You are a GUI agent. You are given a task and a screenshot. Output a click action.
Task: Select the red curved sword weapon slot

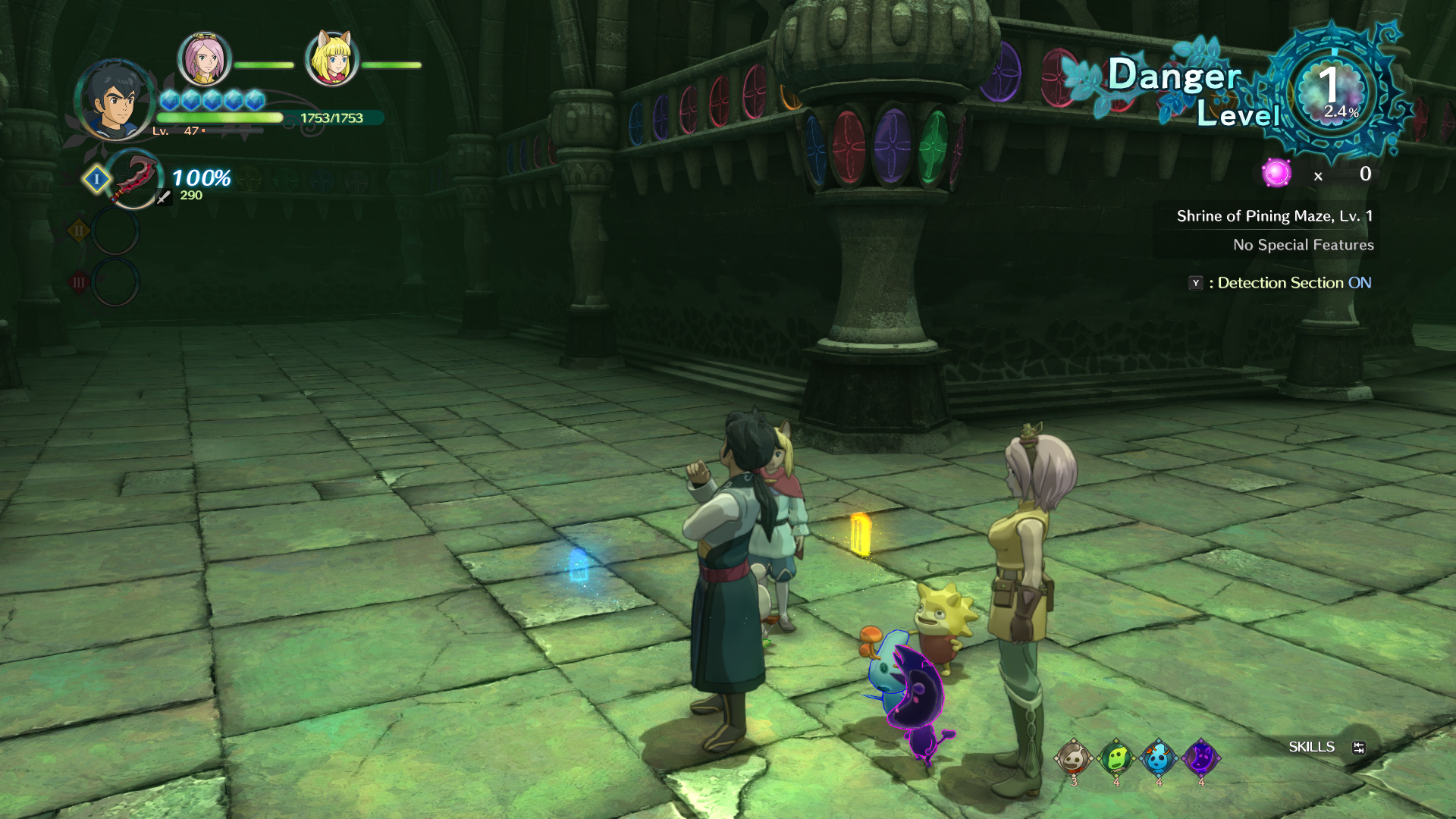coord(134,179)
